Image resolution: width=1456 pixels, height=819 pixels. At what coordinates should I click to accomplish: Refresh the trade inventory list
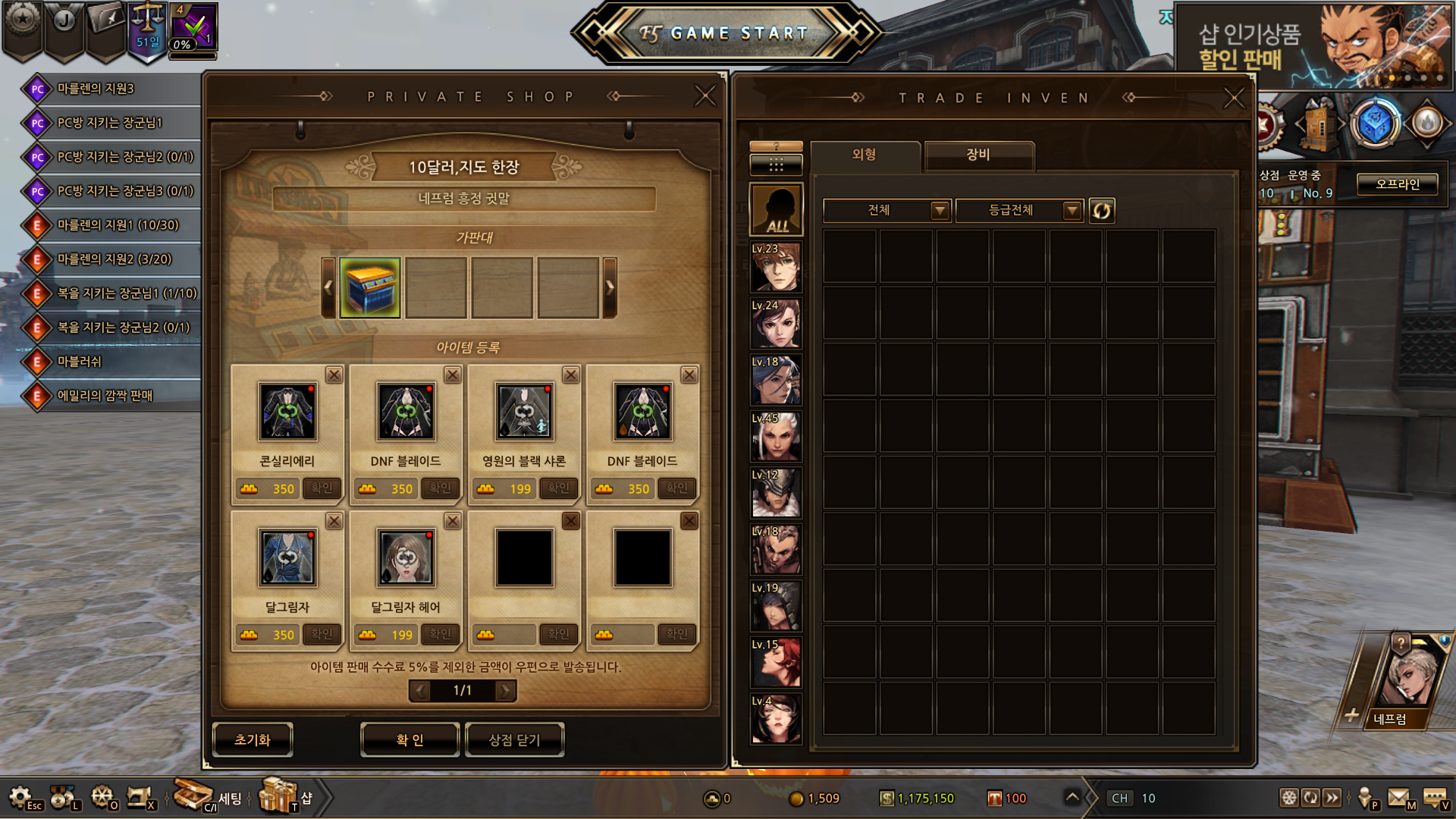[x=1101, y=210]
